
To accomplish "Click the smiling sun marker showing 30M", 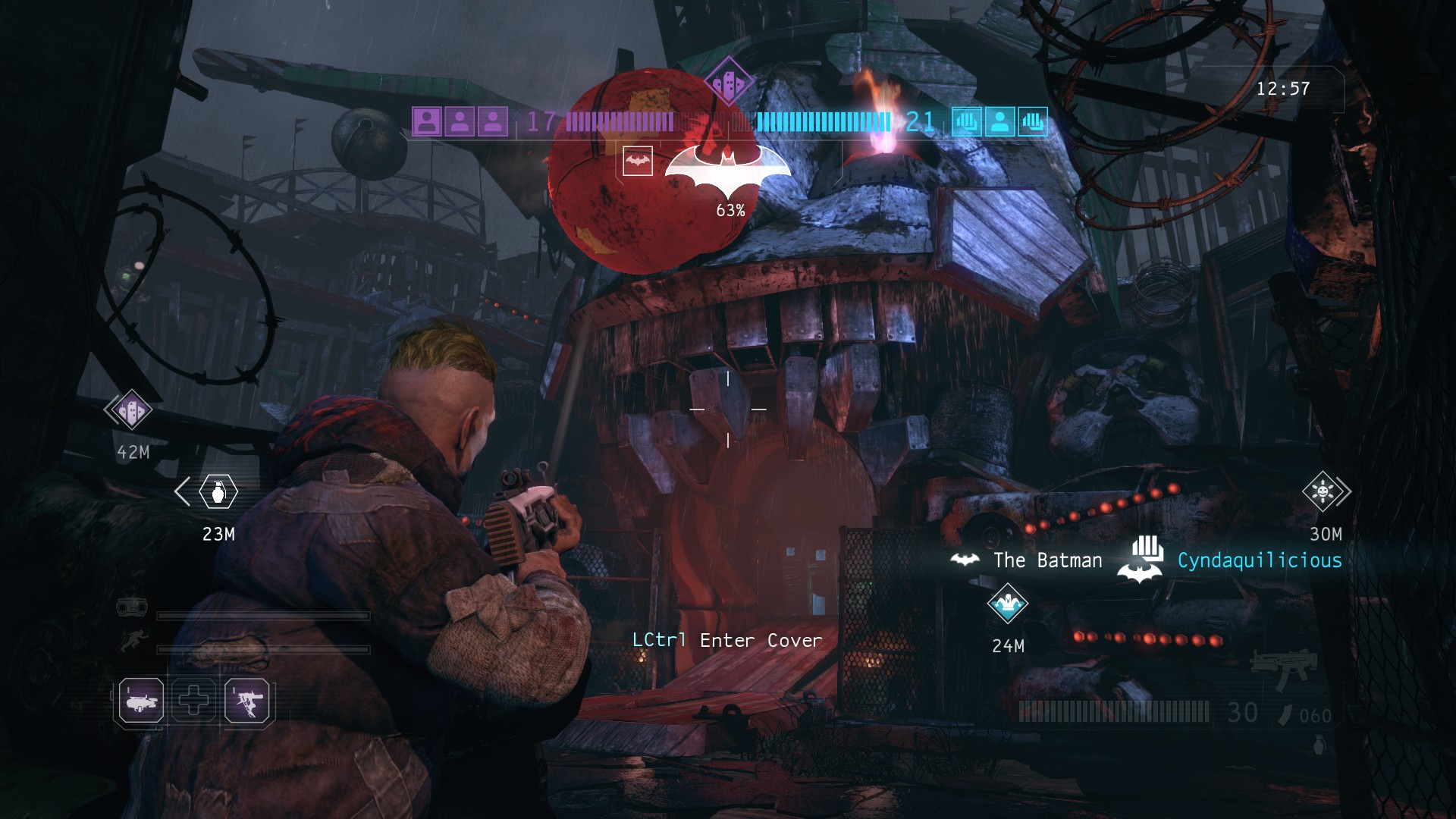I will [1323, 491].
